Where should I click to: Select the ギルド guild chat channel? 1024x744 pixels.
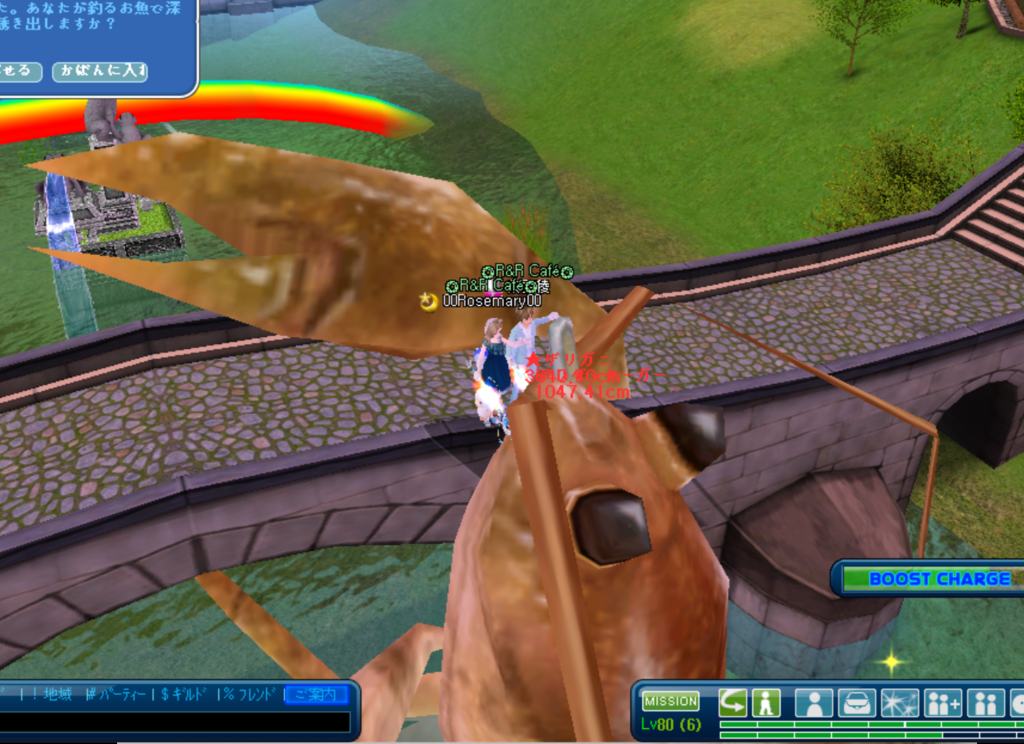click(x=186, y=694)
